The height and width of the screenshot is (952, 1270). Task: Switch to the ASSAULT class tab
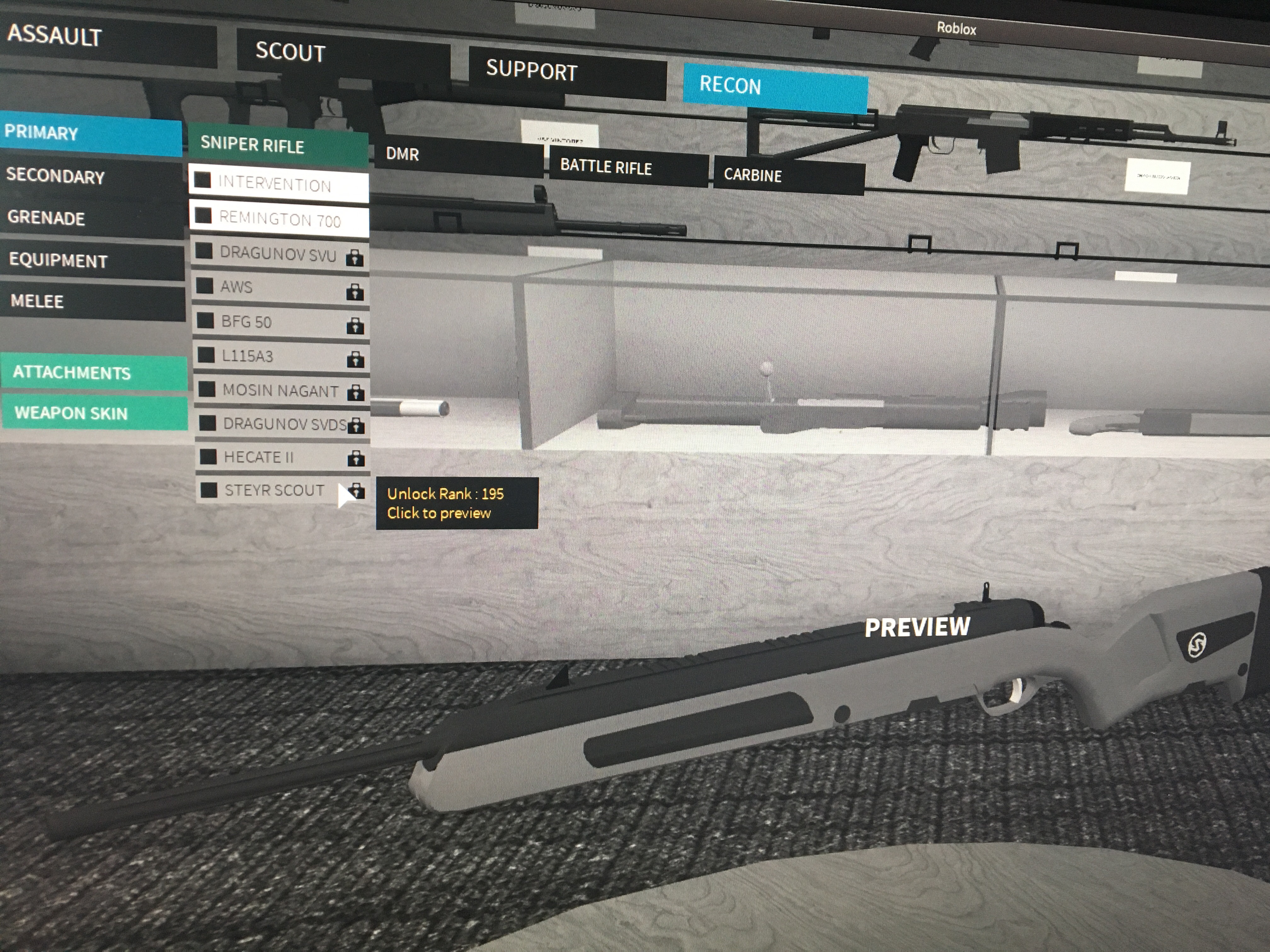coord(54,37)
